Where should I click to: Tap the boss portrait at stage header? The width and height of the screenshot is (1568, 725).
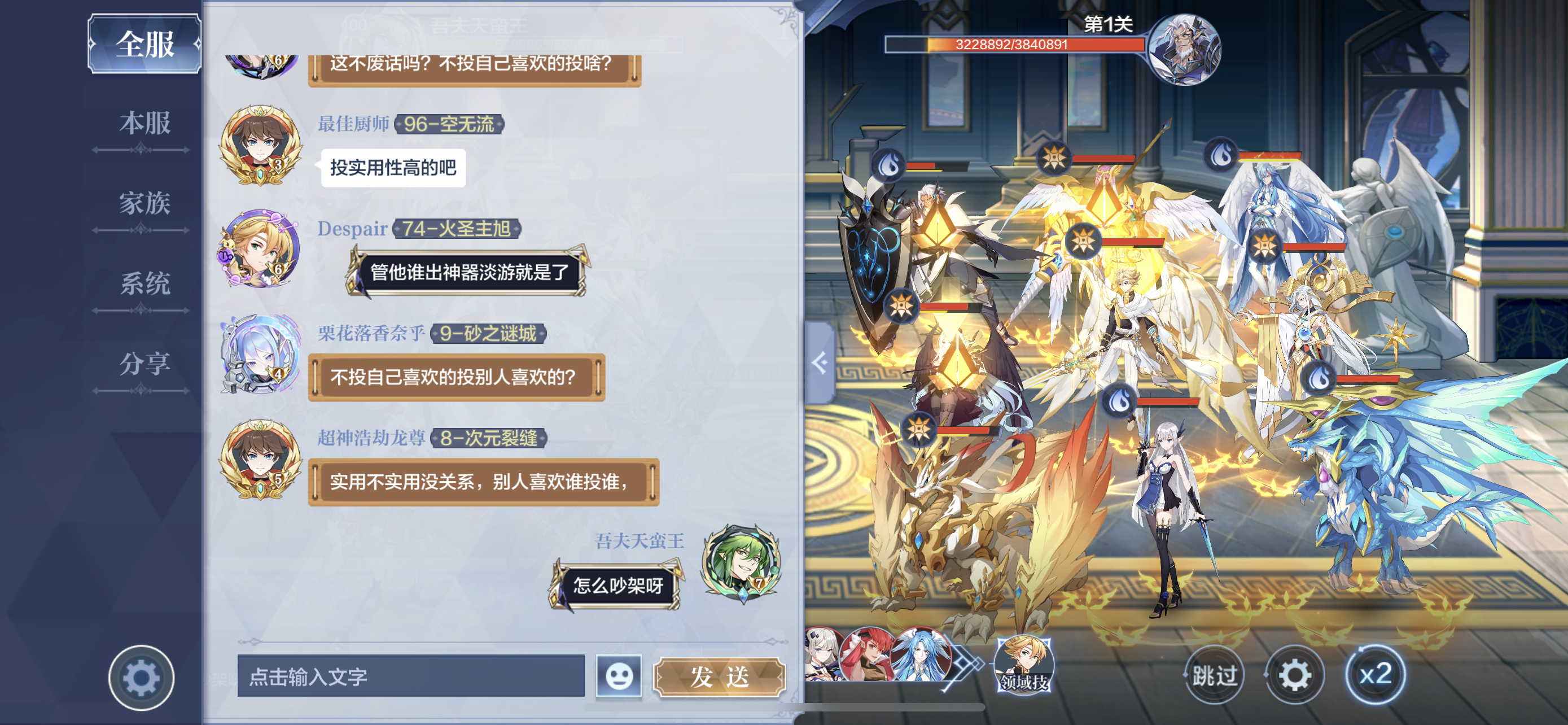pos(1183,49)
